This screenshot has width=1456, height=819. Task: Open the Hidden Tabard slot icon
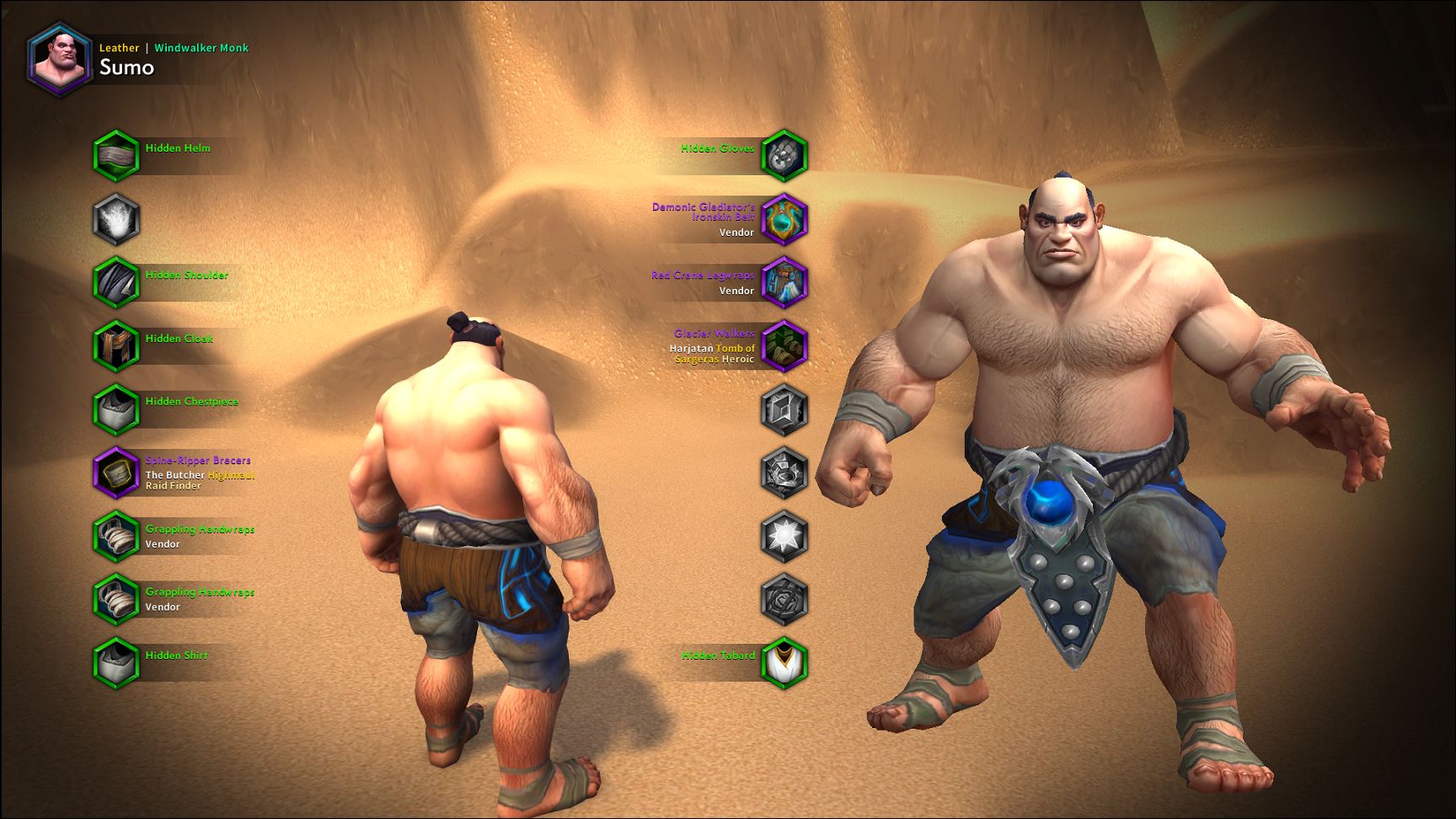pyautogui.click(x=784, y=666)
